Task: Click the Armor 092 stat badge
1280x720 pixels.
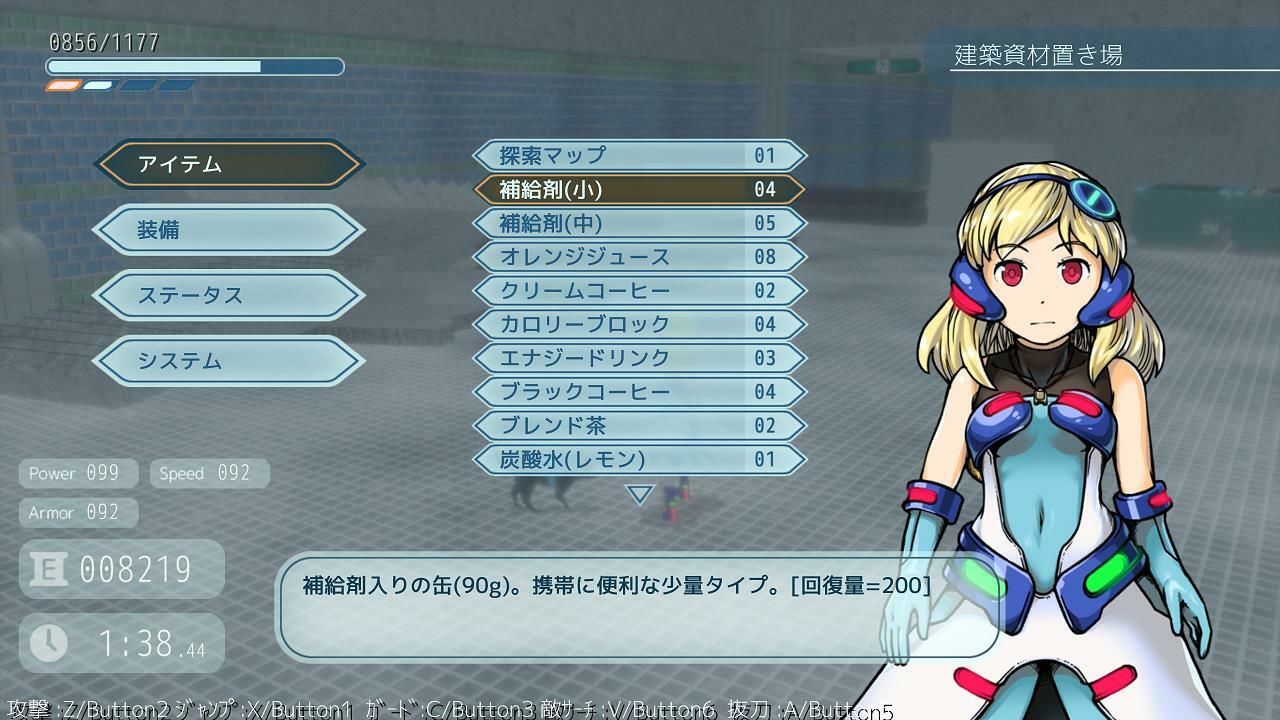Action: (x=78, y=512)
